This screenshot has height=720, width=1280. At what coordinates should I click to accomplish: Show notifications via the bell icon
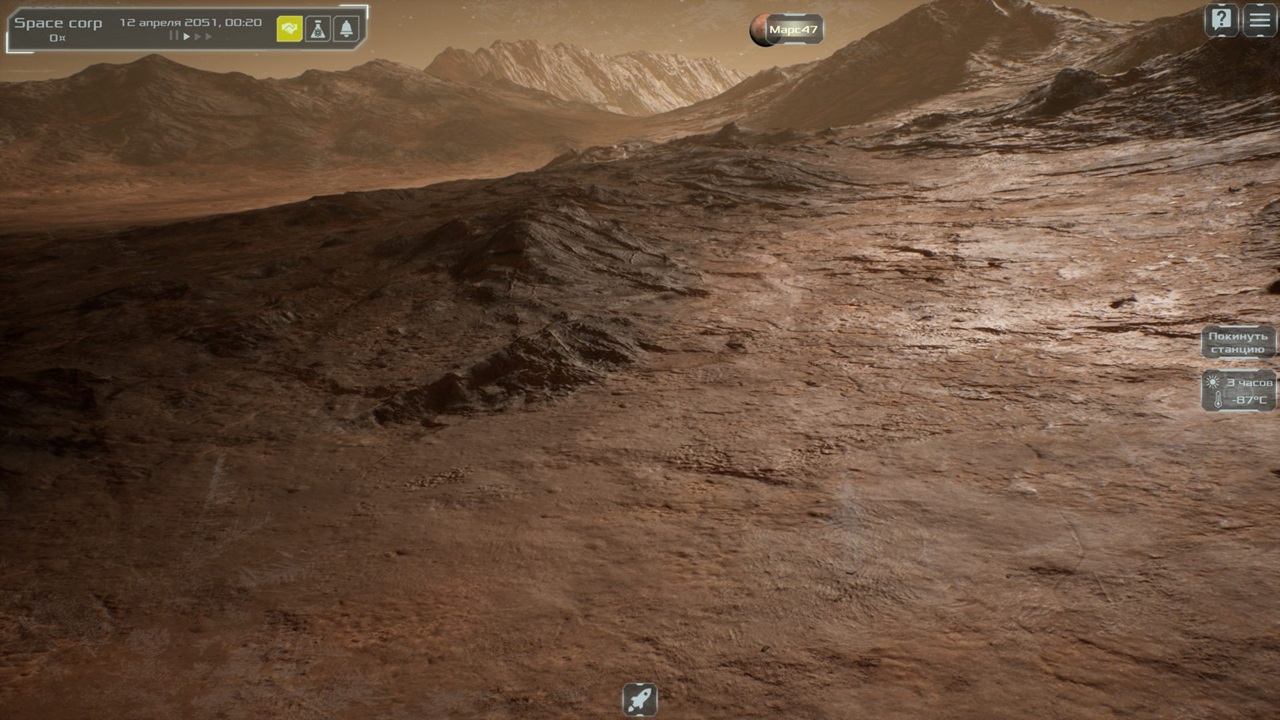(x=346, y=29)
